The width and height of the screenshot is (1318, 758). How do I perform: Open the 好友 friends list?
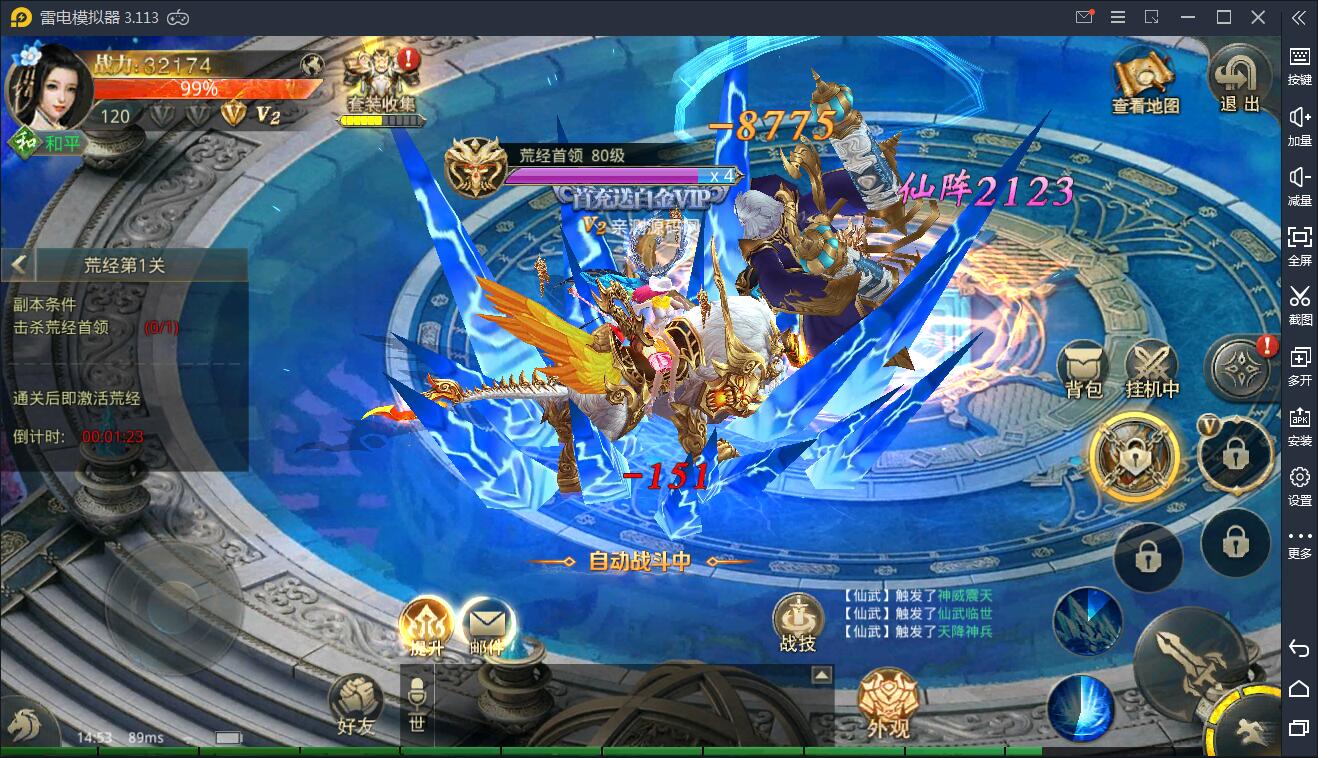(x=355, y=705)
